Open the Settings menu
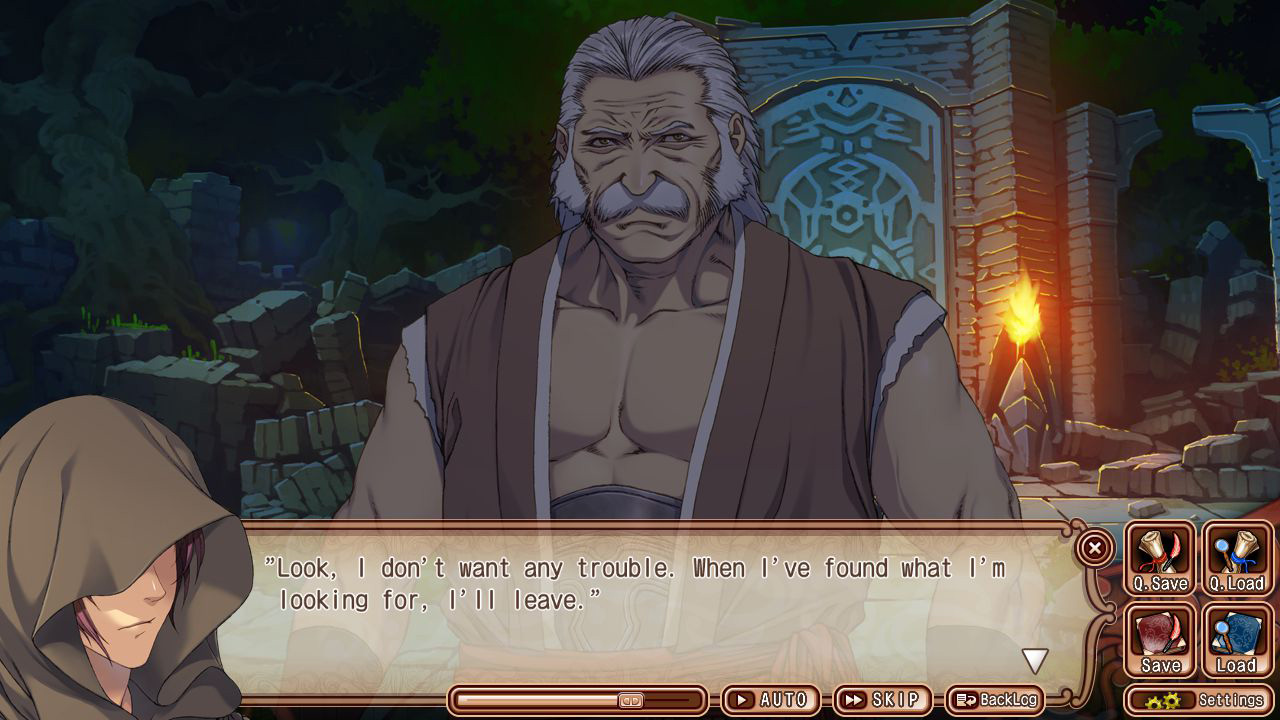 [x=1200, y=700]
